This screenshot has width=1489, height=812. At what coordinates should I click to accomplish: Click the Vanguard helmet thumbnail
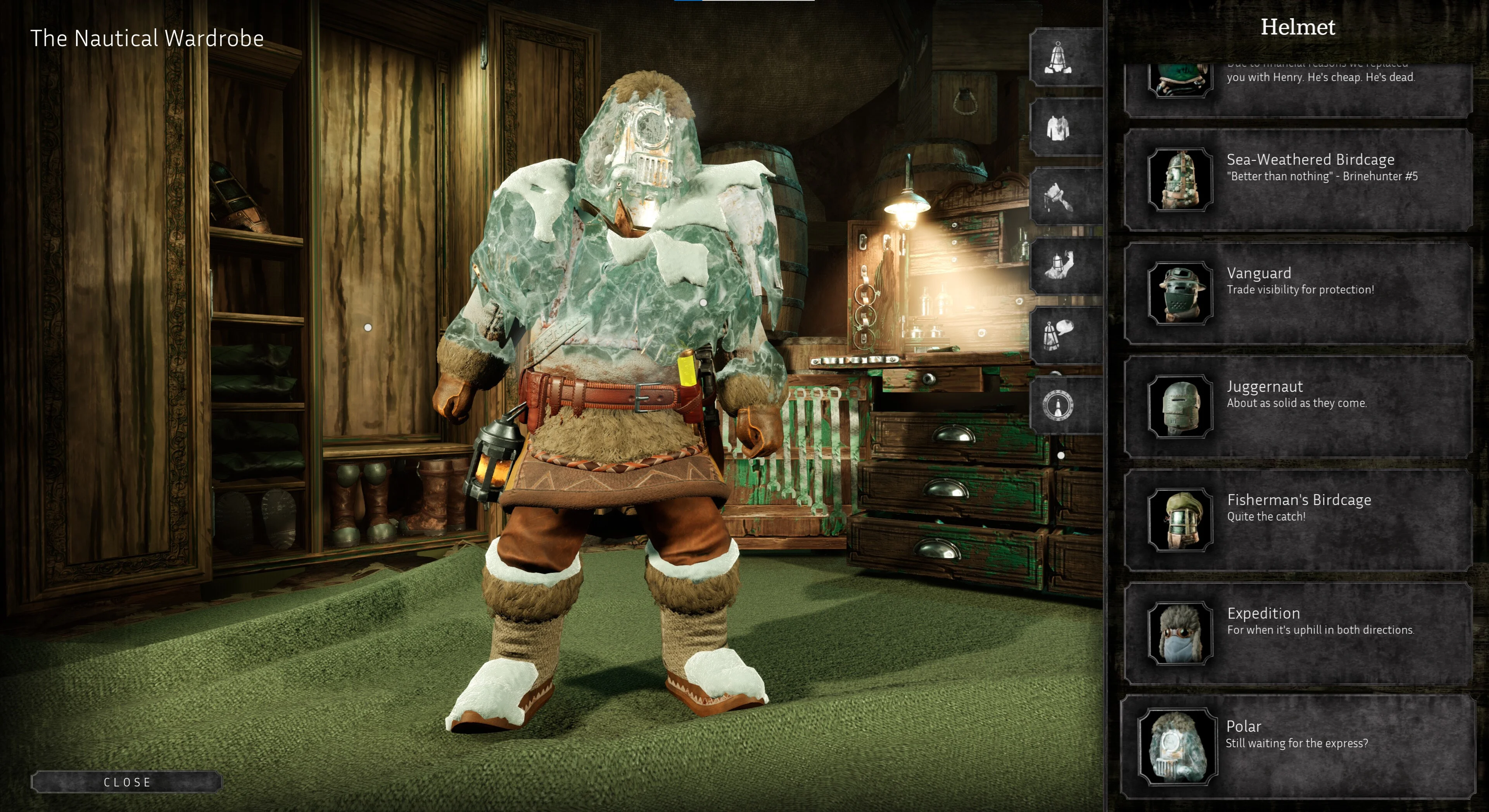point(1180,293)
